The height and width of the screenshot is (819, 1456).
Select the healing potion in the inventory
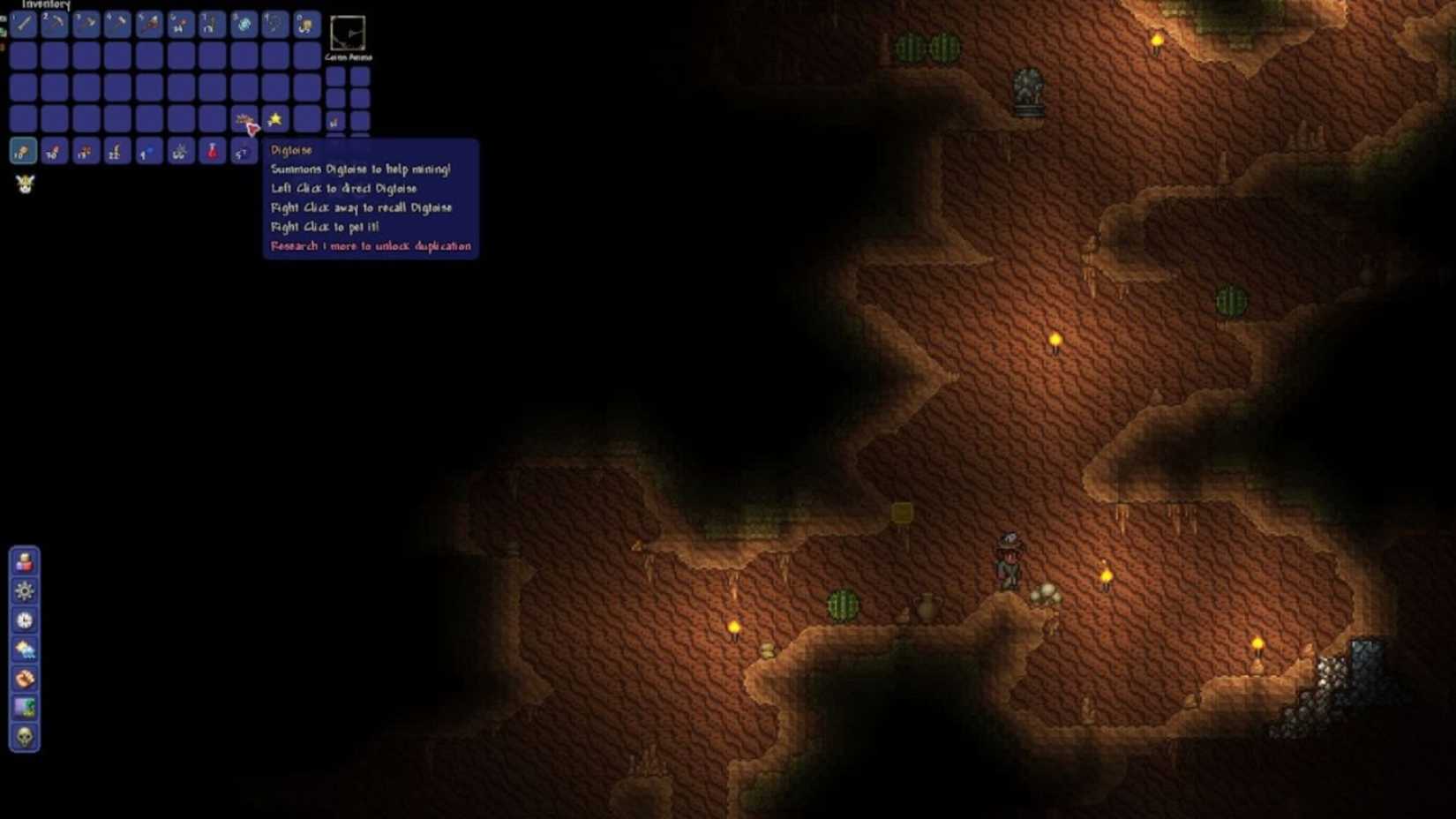tap(212, 152)
